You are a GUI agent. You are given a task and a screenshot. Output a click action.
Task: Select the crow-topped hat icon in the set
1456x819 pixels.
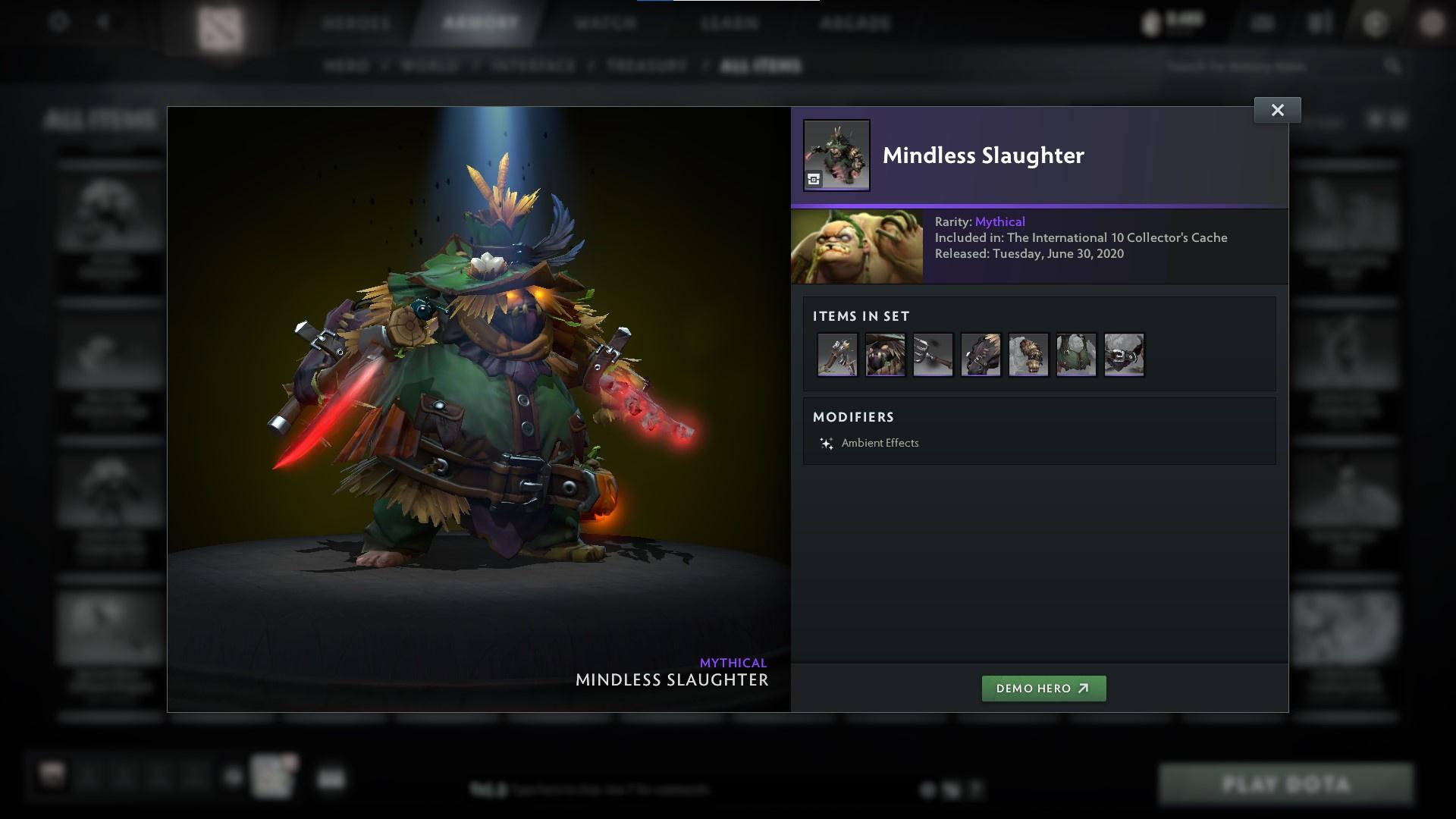point(885,354)
